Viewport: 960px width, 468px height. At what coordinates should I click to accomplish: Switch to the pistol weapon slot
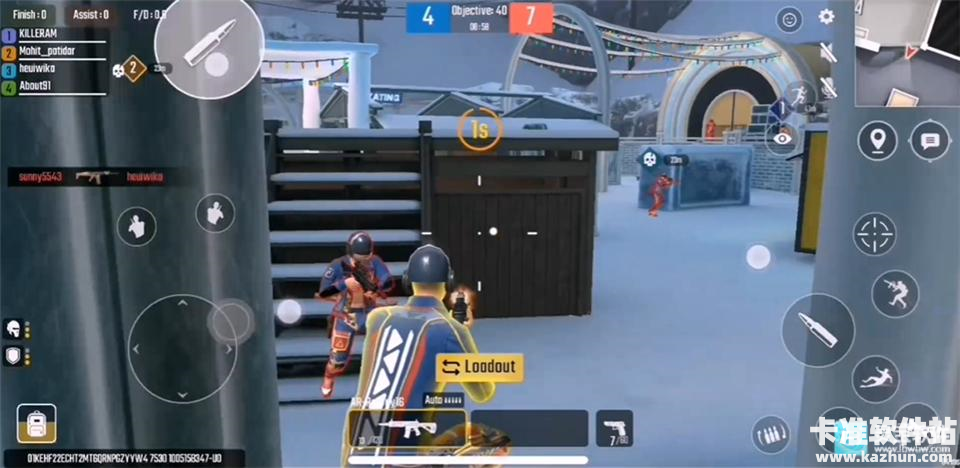coord(614,428)
